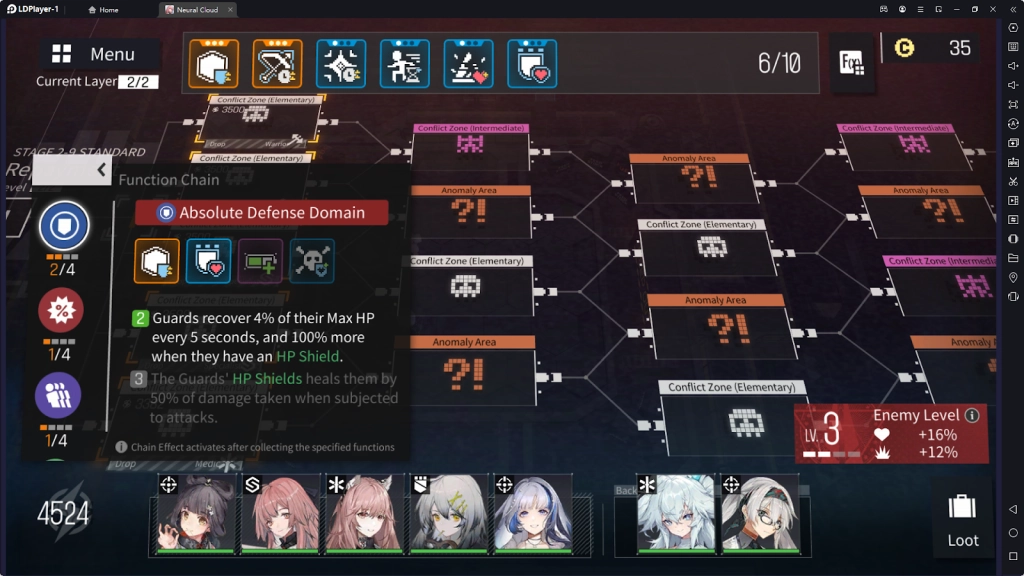This screenshot has width=1024, height=576.
Task: Choose the backup doll with glasses
Action: 760,513
